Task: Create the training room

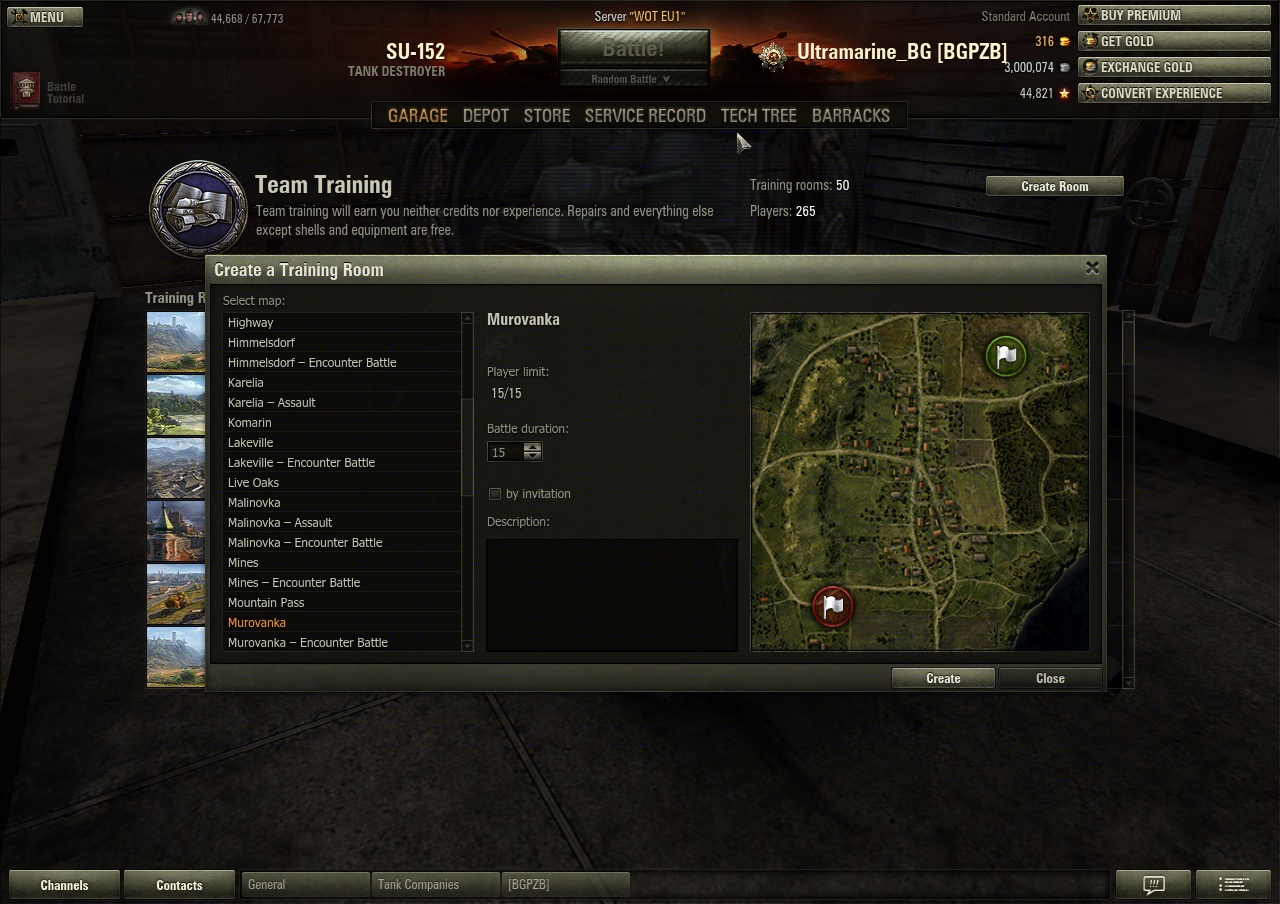Action: pos(942,678)
